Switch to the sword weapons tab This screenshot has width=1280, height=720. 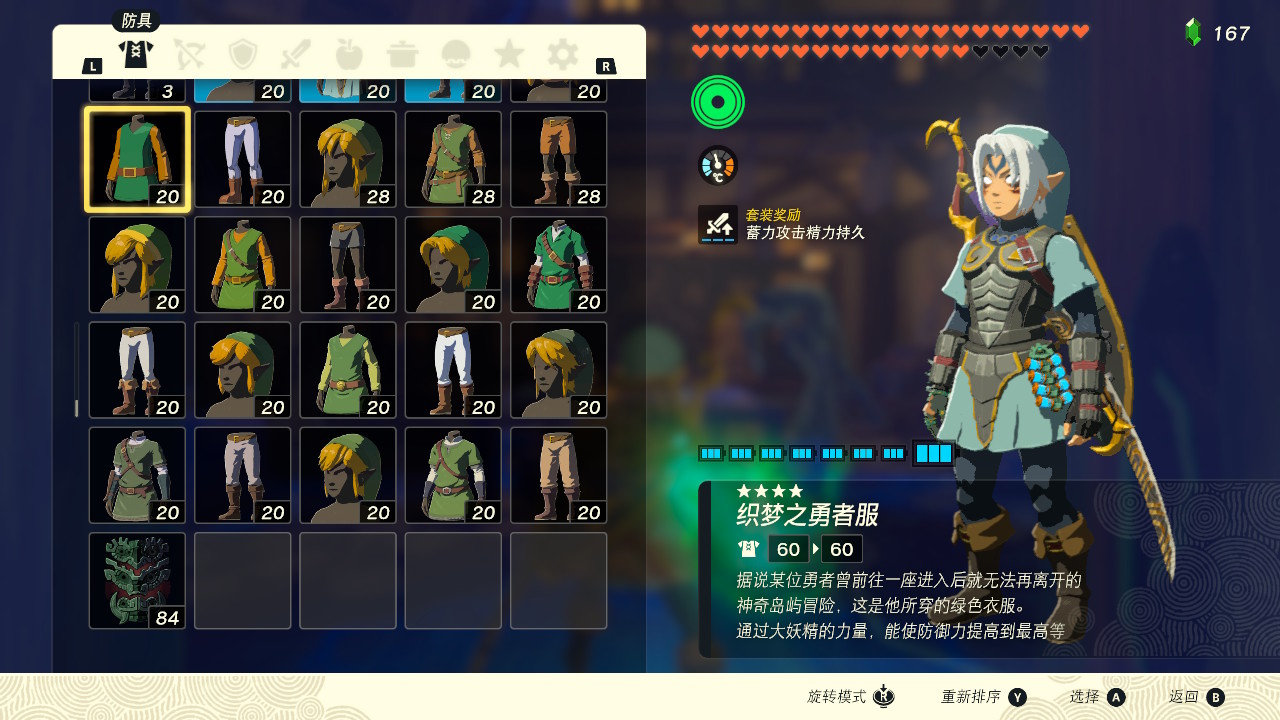296,54
